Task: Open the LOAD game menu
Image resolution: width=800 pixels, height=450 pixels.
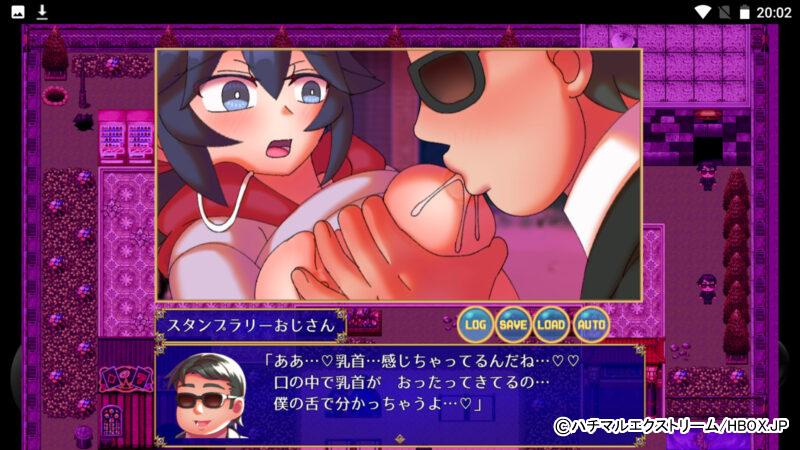Action: [551, 324]
